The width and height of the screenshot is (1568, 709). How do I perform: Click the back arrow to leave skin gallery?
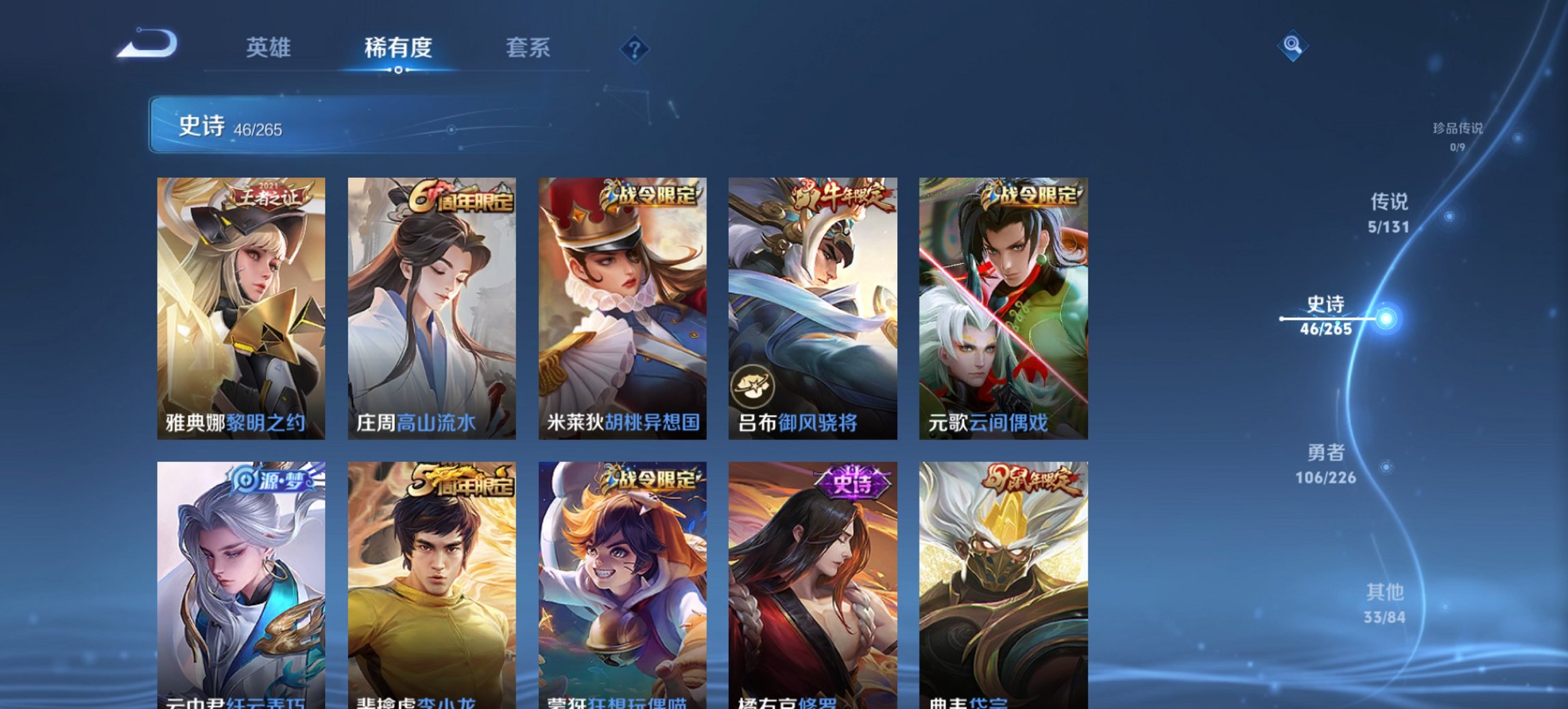147,45
